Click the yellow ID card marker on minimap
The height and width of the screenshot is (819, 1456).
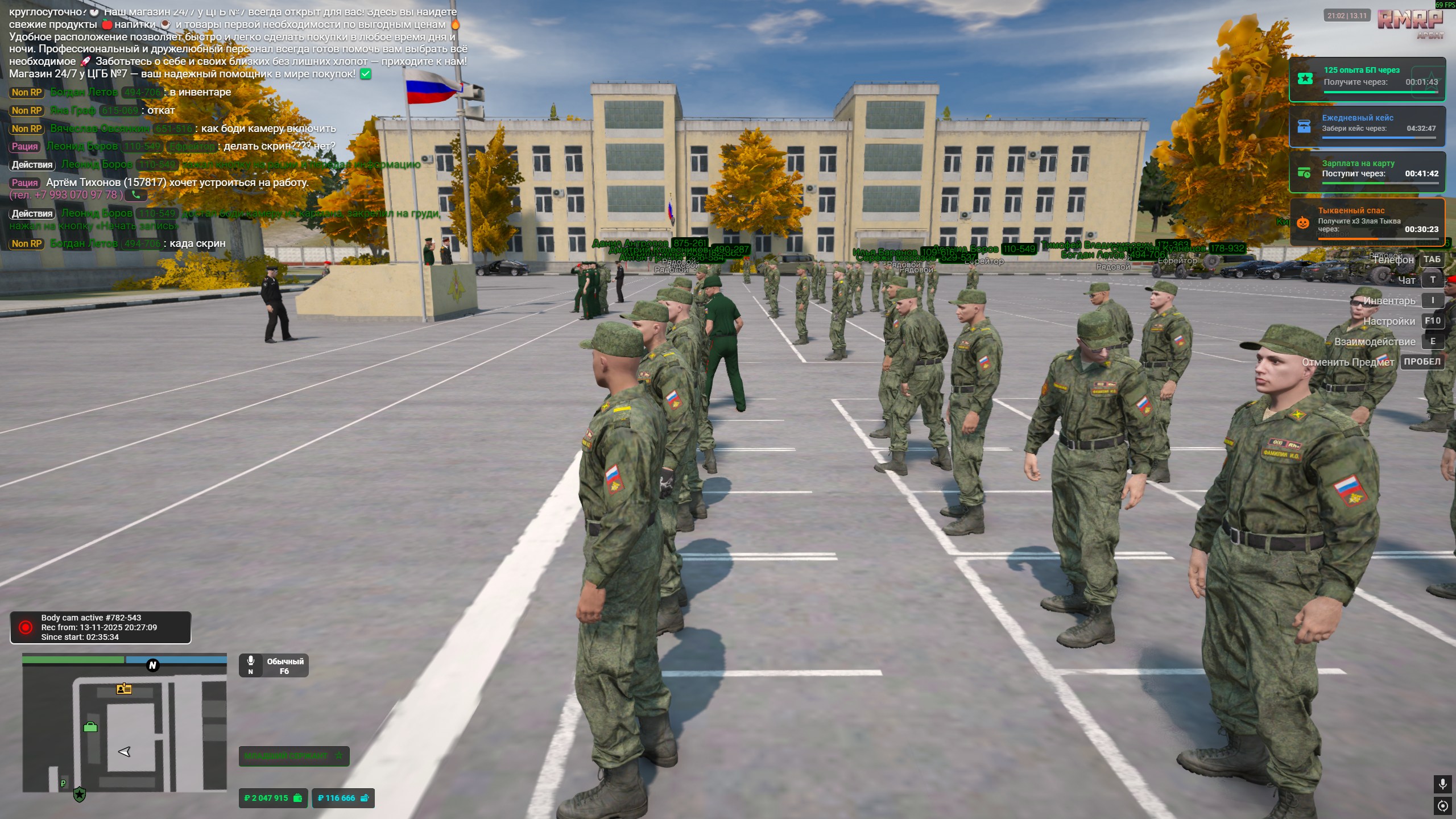(124, 689)
